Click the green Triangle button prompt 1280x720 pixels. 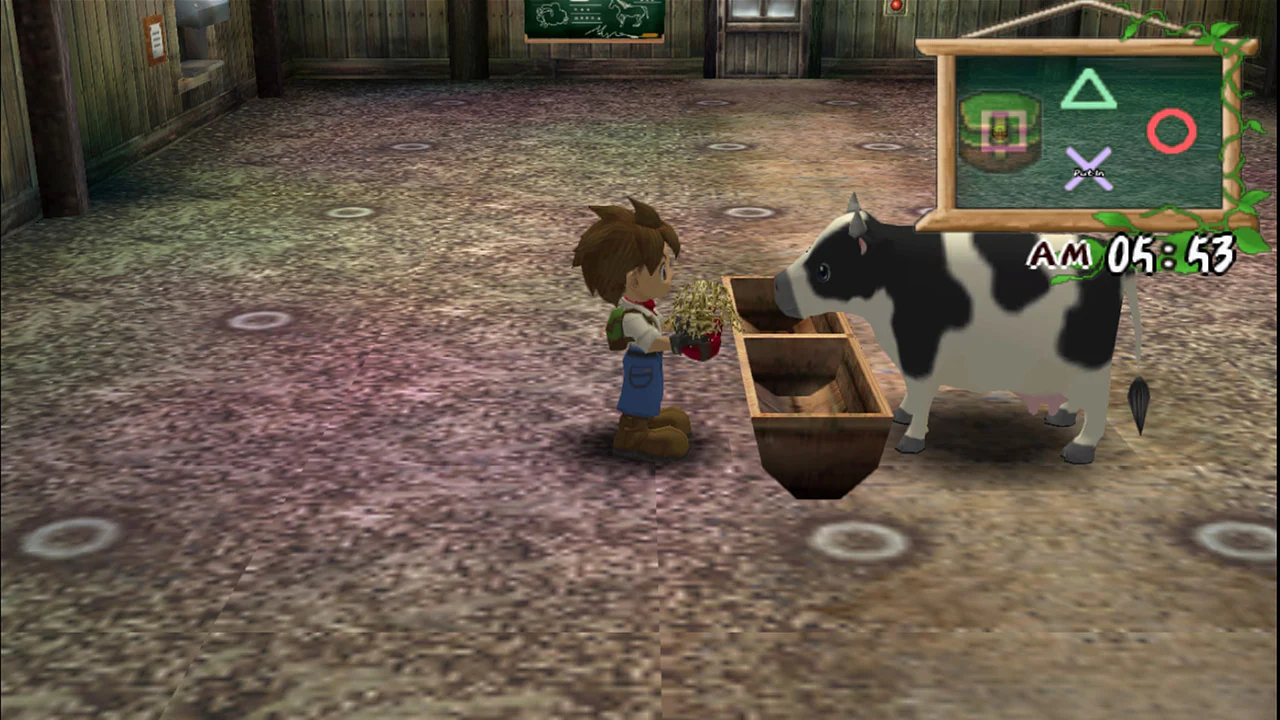point(1088,90)
